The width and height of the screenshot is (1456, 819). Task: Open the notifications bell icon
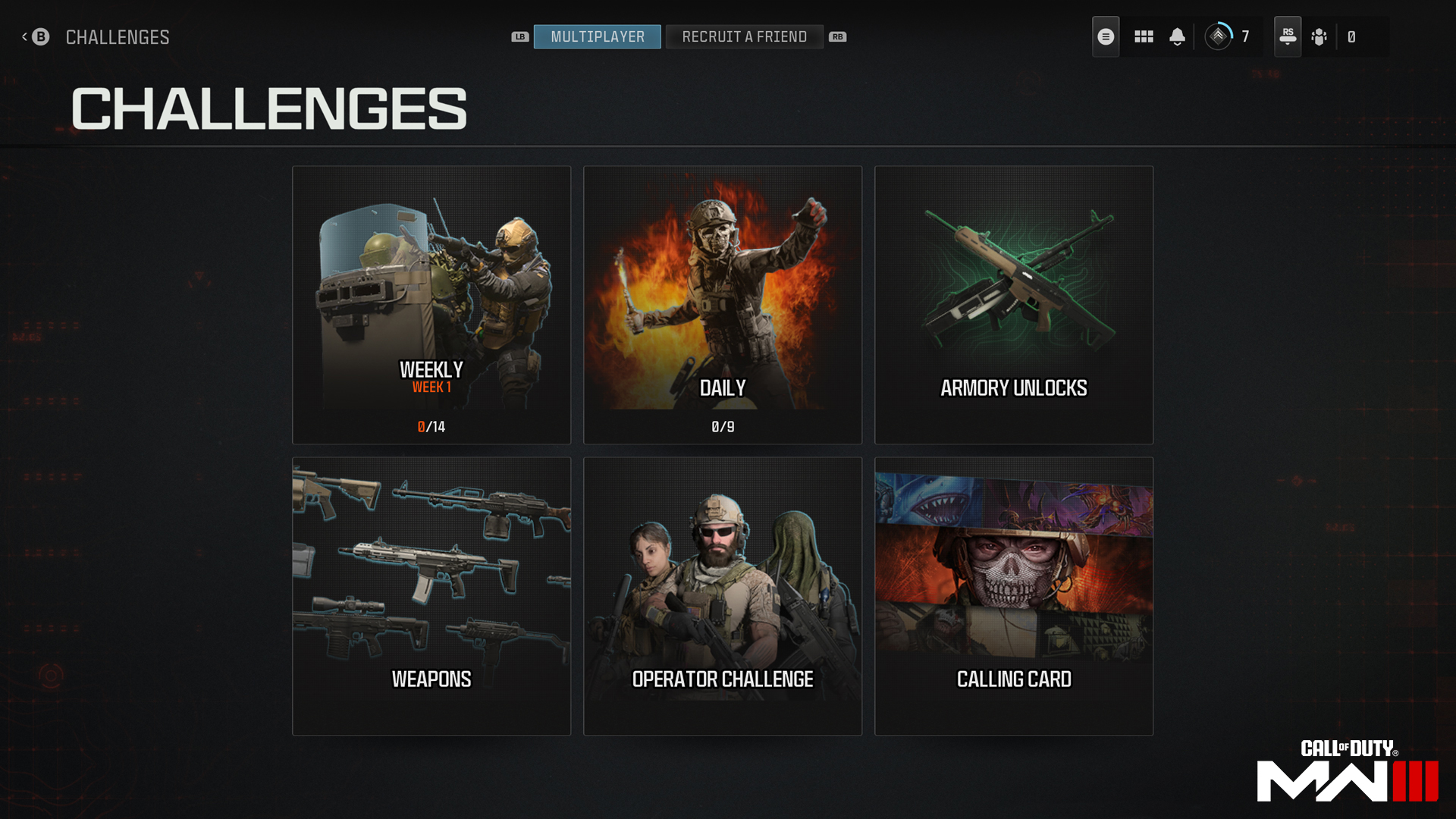click(x=1178, y=36)
